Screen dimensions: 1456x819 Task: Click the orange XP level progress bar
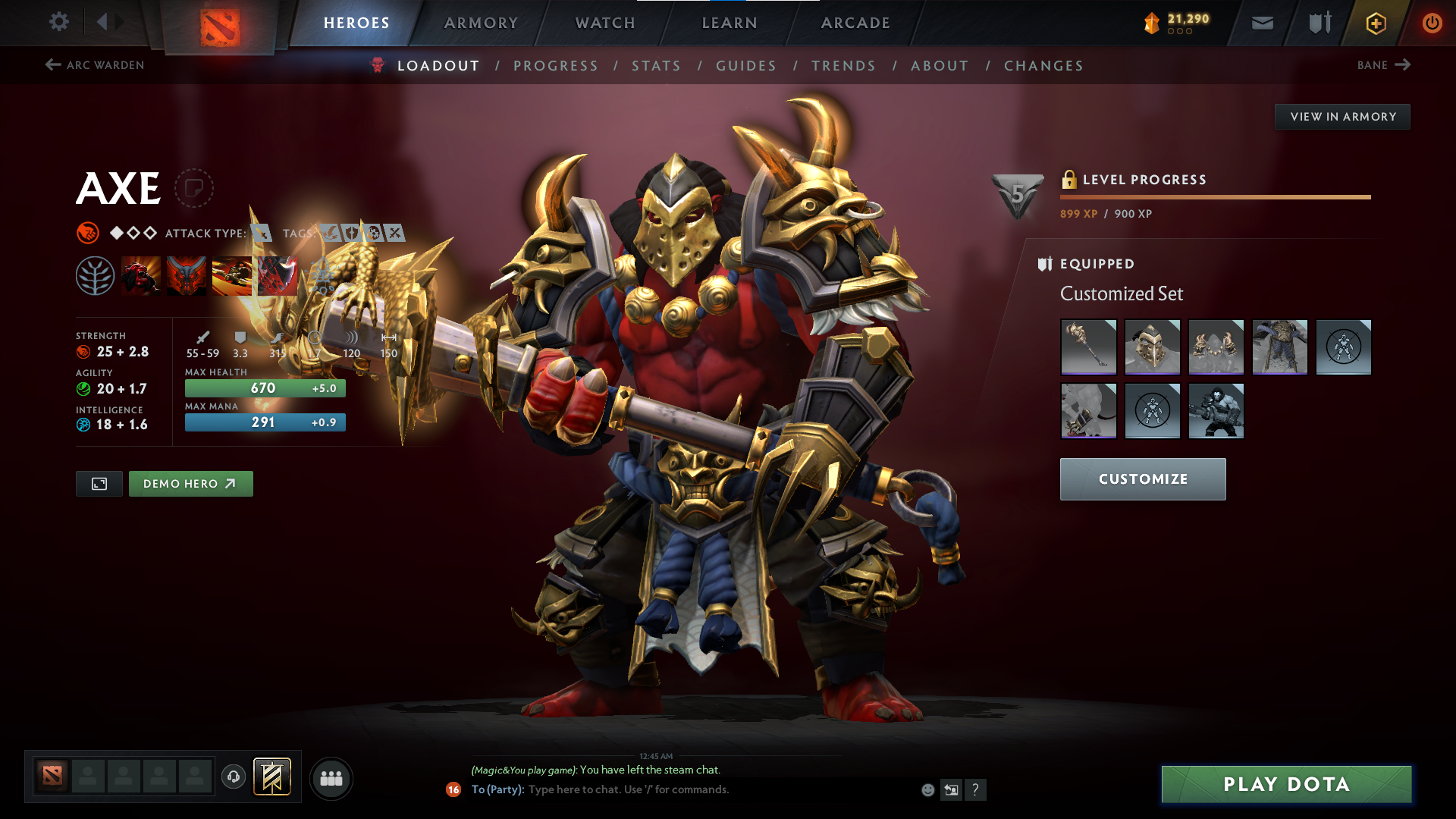[x=1213, y=196]
